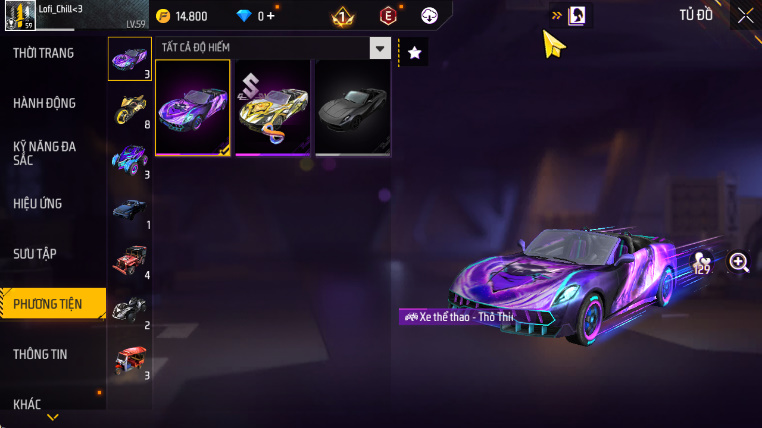Select the Kỹ Năng Đa Sắc tab
Image resolution: width=762 pixels, height=428 pixels.
[45, 153]
